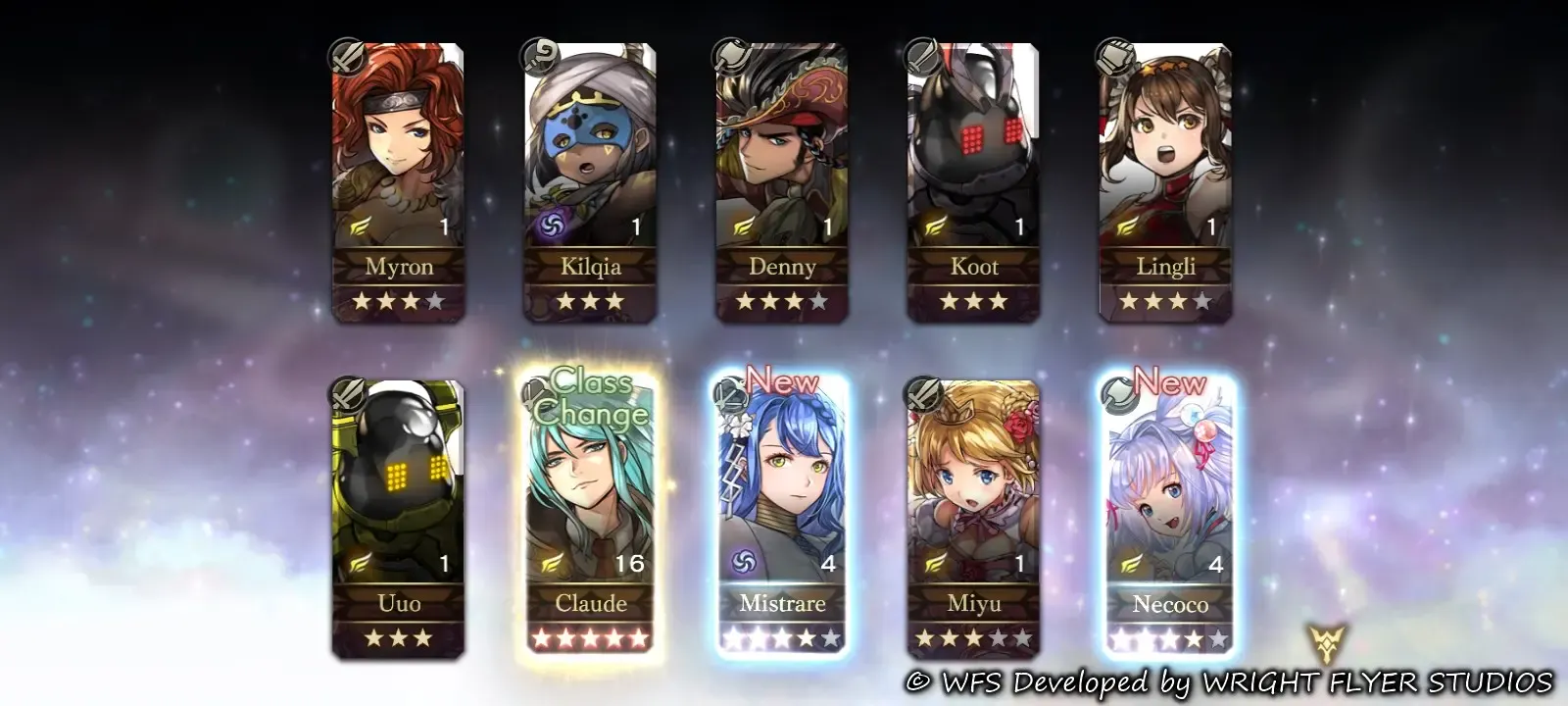Open the Denny character card
Screen dimensions: 1568x706
[782, 182]
